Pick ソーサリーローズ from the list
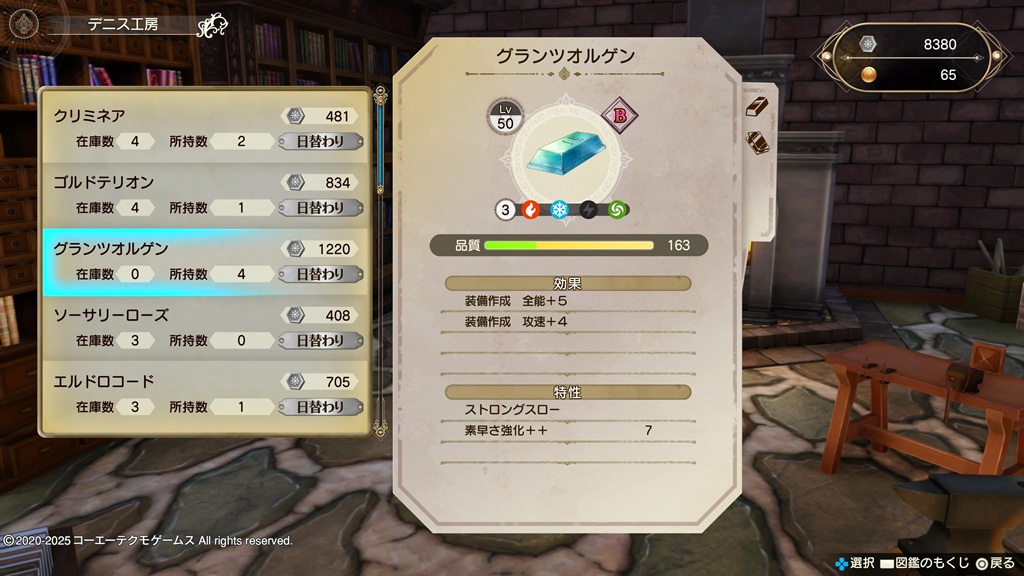Screen dimensions: 1024x576 205,328
